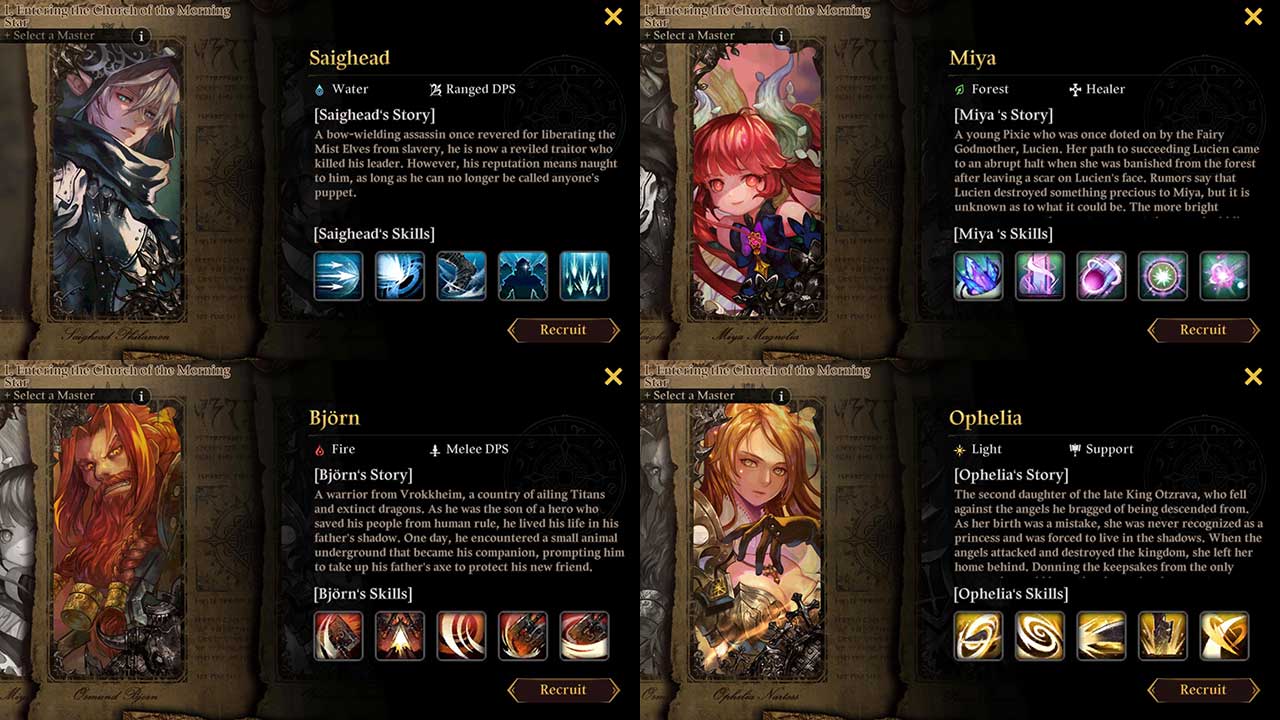The width and height of the screenshot is (1280, 720).
Task: Select Saighead's first skill icon
Action: tap(338, 276)
